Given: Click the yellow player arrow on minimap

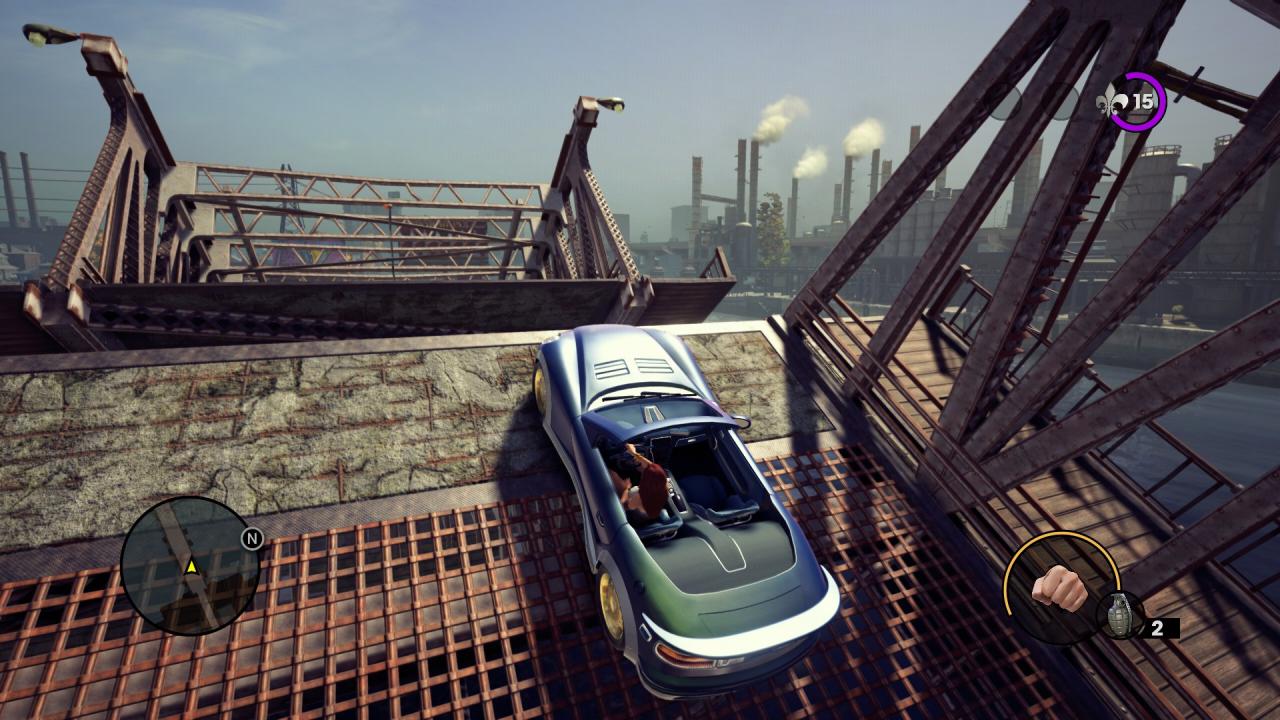Looking at the screenshot, I should pos(191,567).
